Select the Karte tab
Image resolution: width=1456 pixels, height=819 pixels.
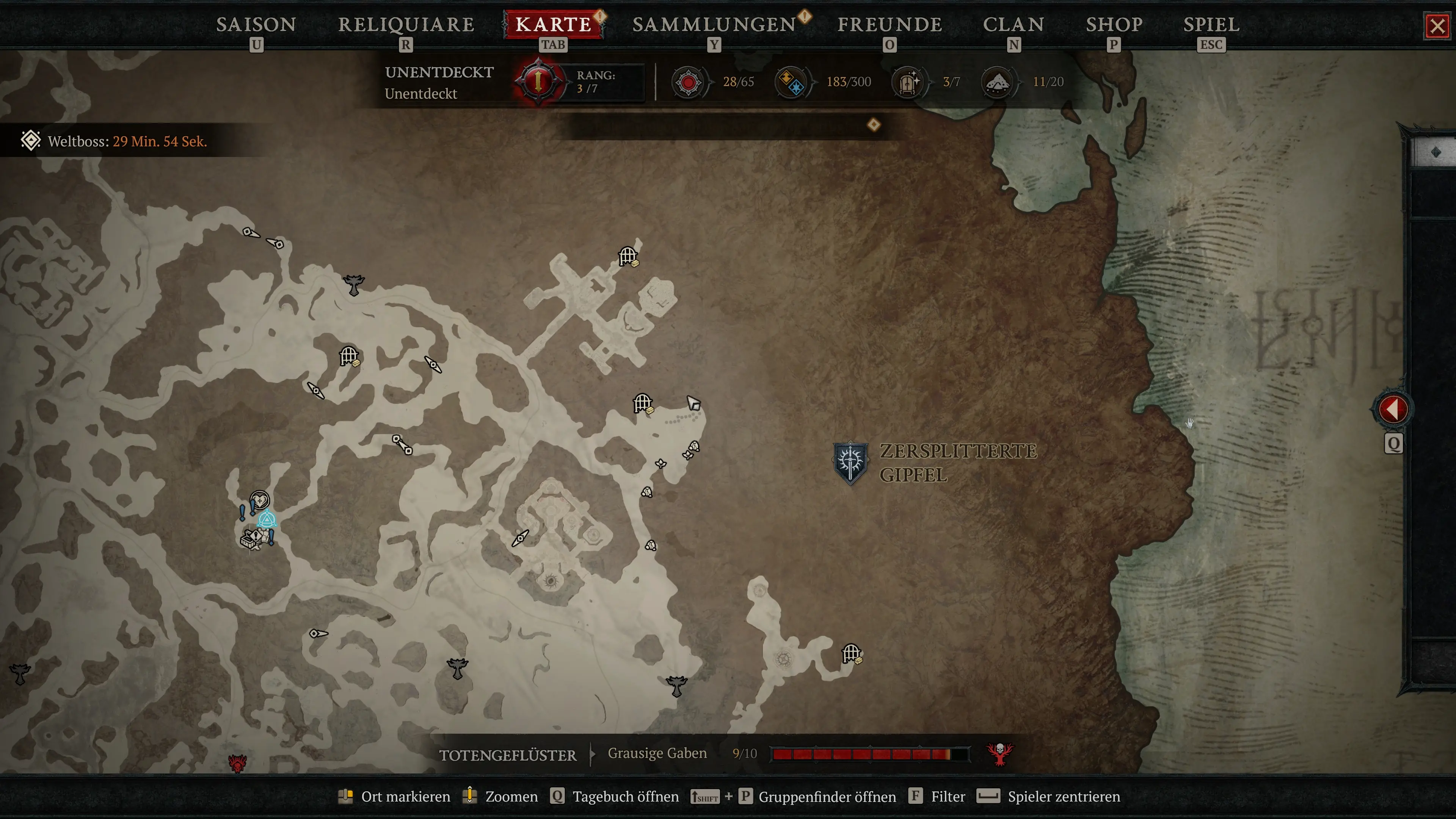pyautogui.click(x=553, y=25)
